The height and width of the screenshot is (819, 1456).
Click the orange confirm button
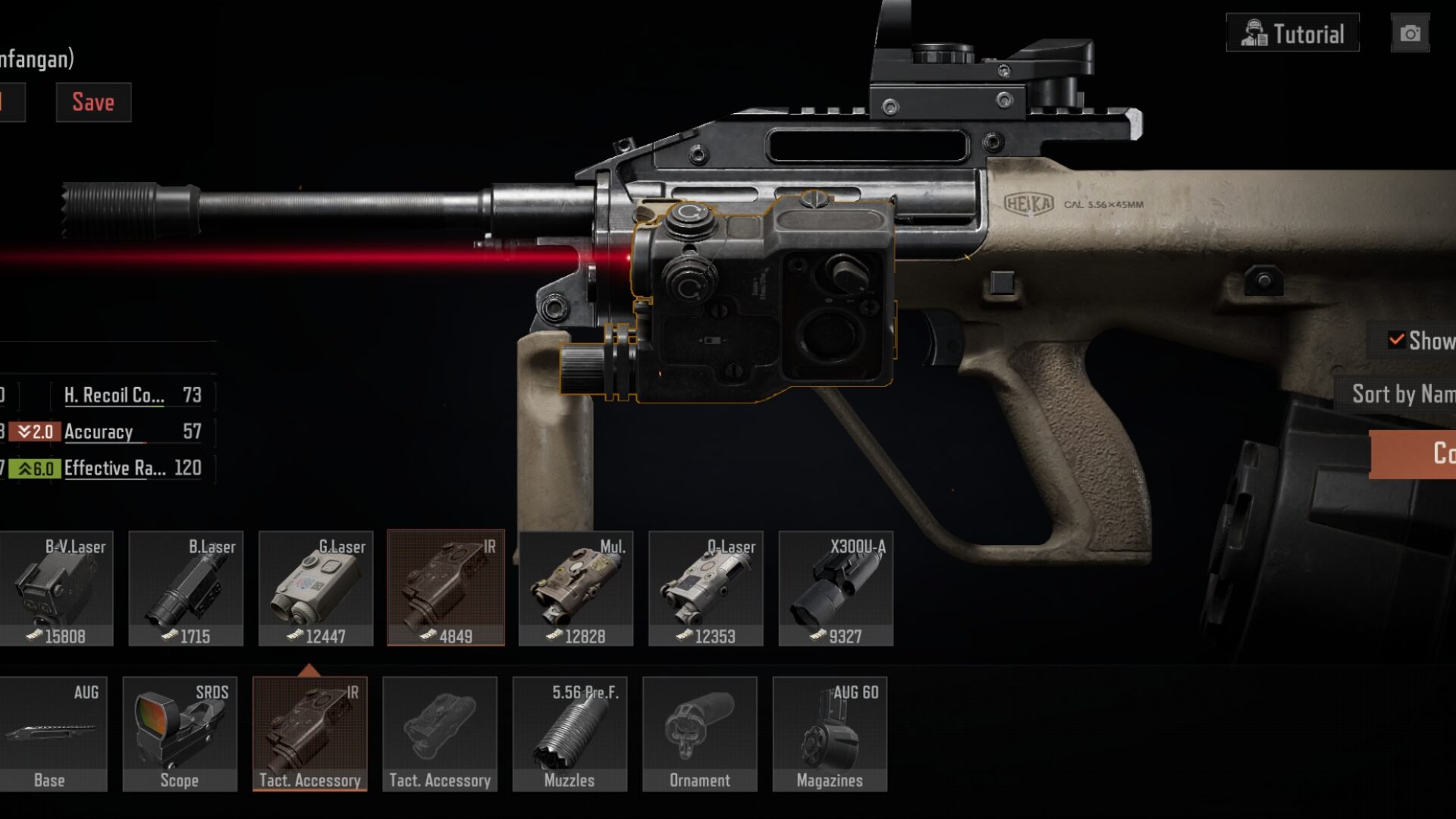[x=1414, y=453]
